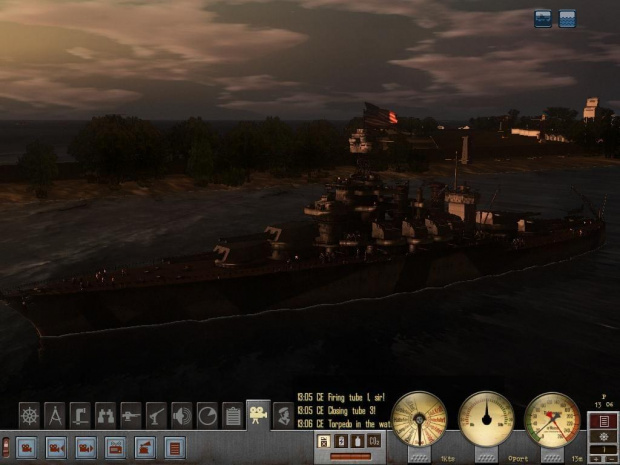This screenshot has height=465, width=620.
Task: Set depth on the depth gauge dial
Action: tap(552, 419)
